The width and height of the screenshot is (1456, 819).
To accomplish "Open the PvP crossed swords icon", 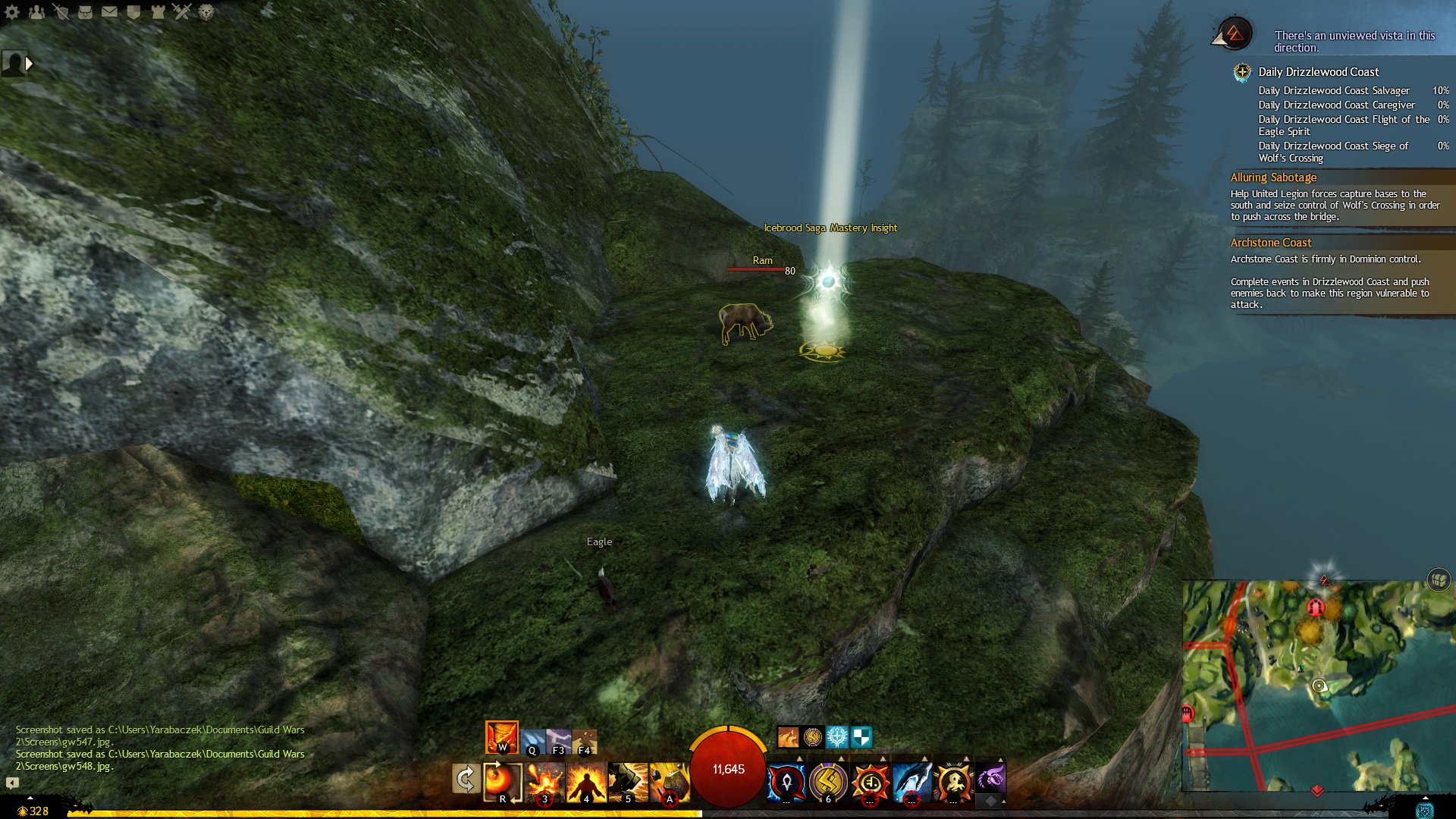I will (x=182, y=12).
